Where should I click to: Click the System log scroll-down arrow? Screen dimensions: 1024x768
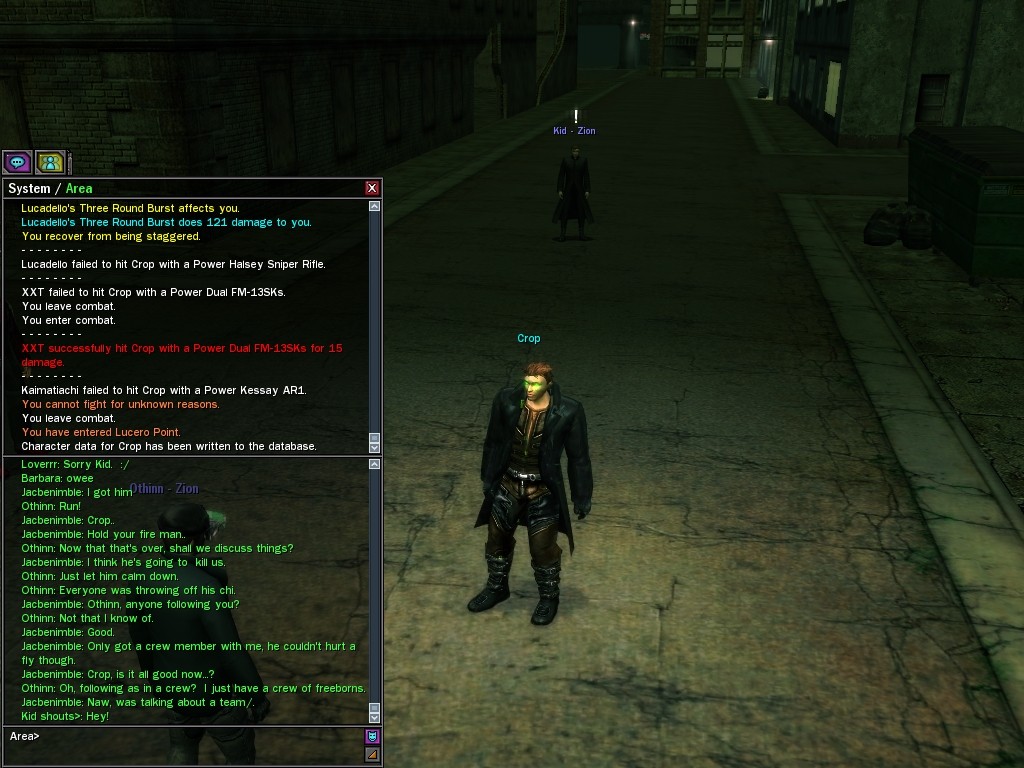(x=375, y=447)
